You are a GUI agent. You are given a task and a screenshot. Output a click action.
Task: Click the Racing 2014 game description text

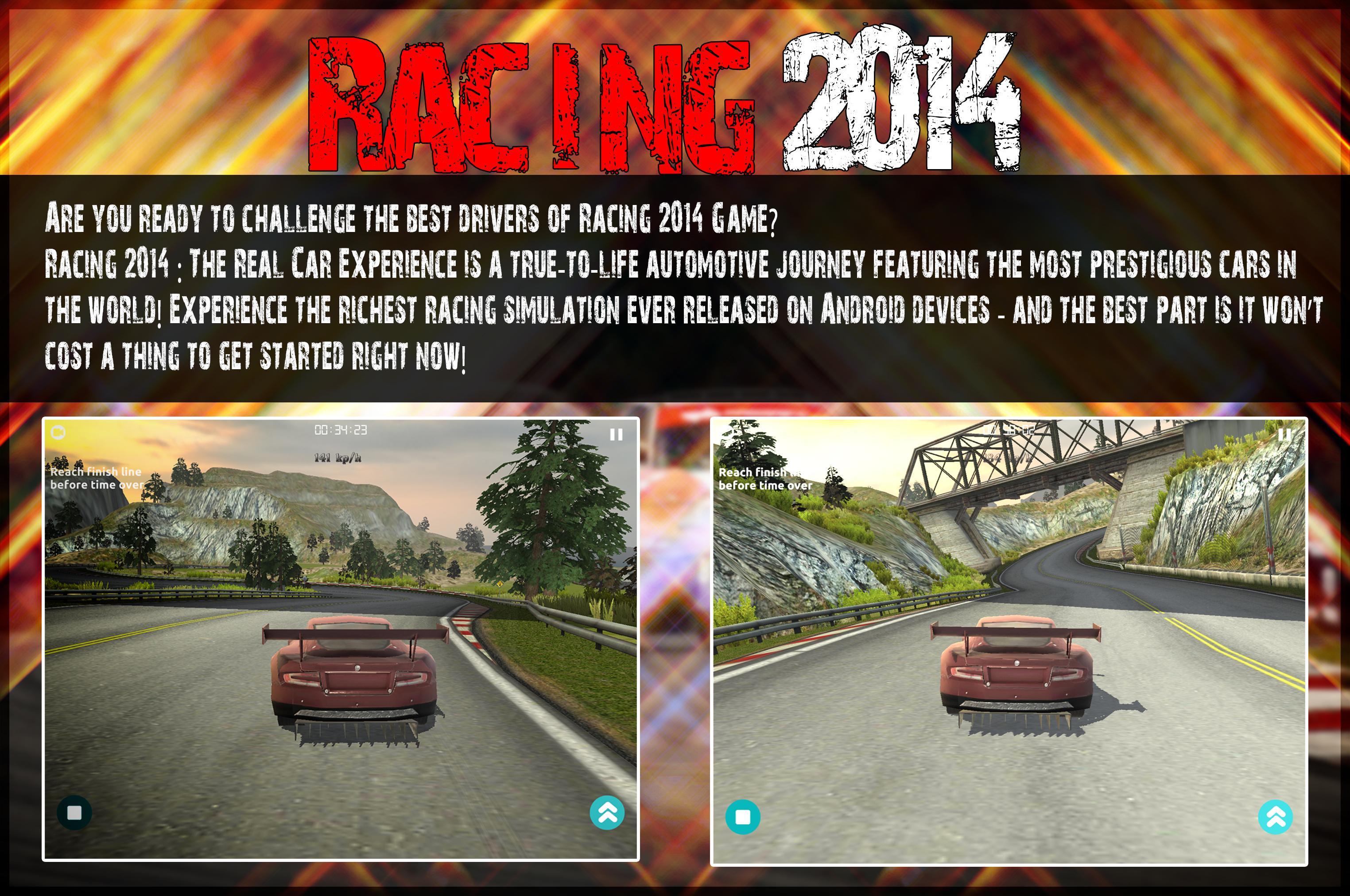(x=628, y=286)
